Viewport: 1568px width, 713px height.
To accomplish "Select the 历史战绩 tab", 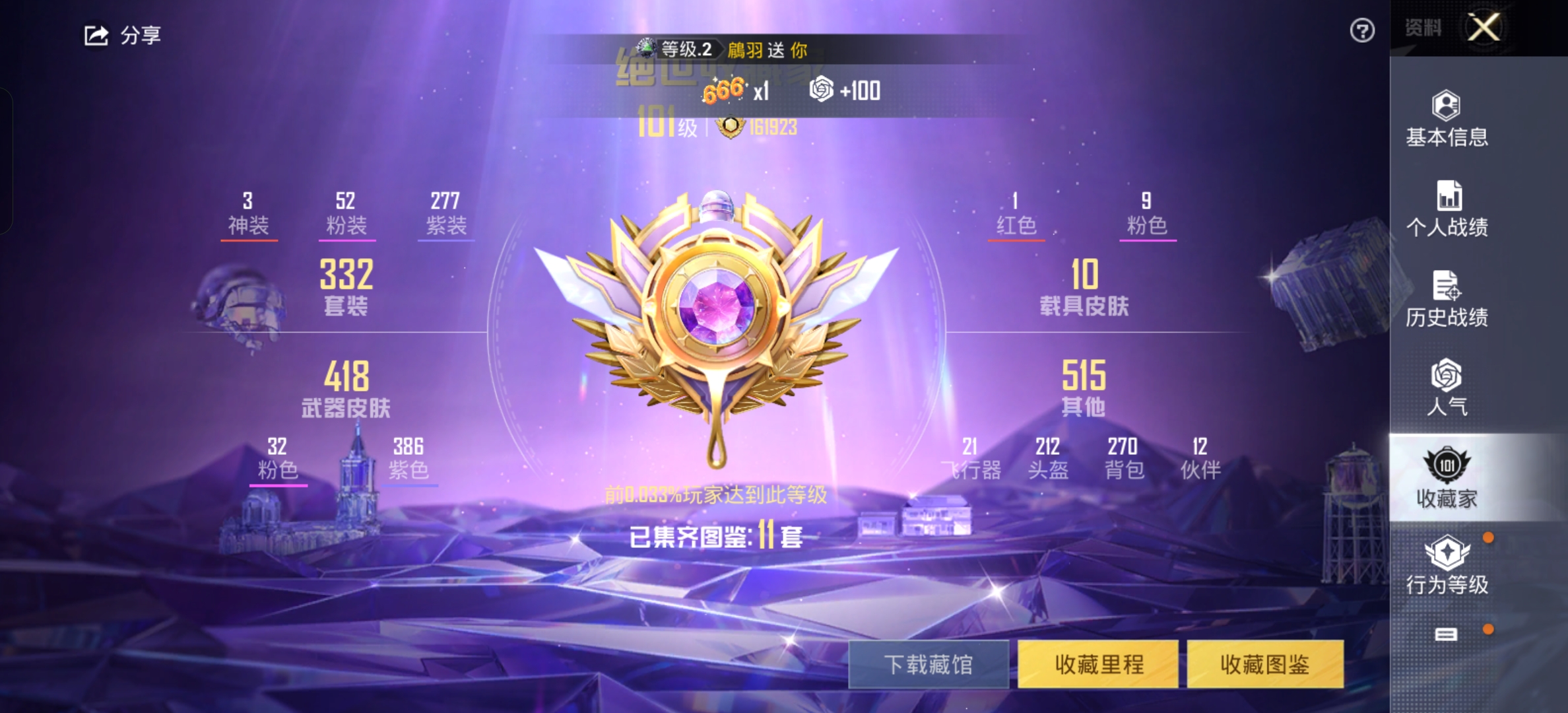I will pos(1447,300).
